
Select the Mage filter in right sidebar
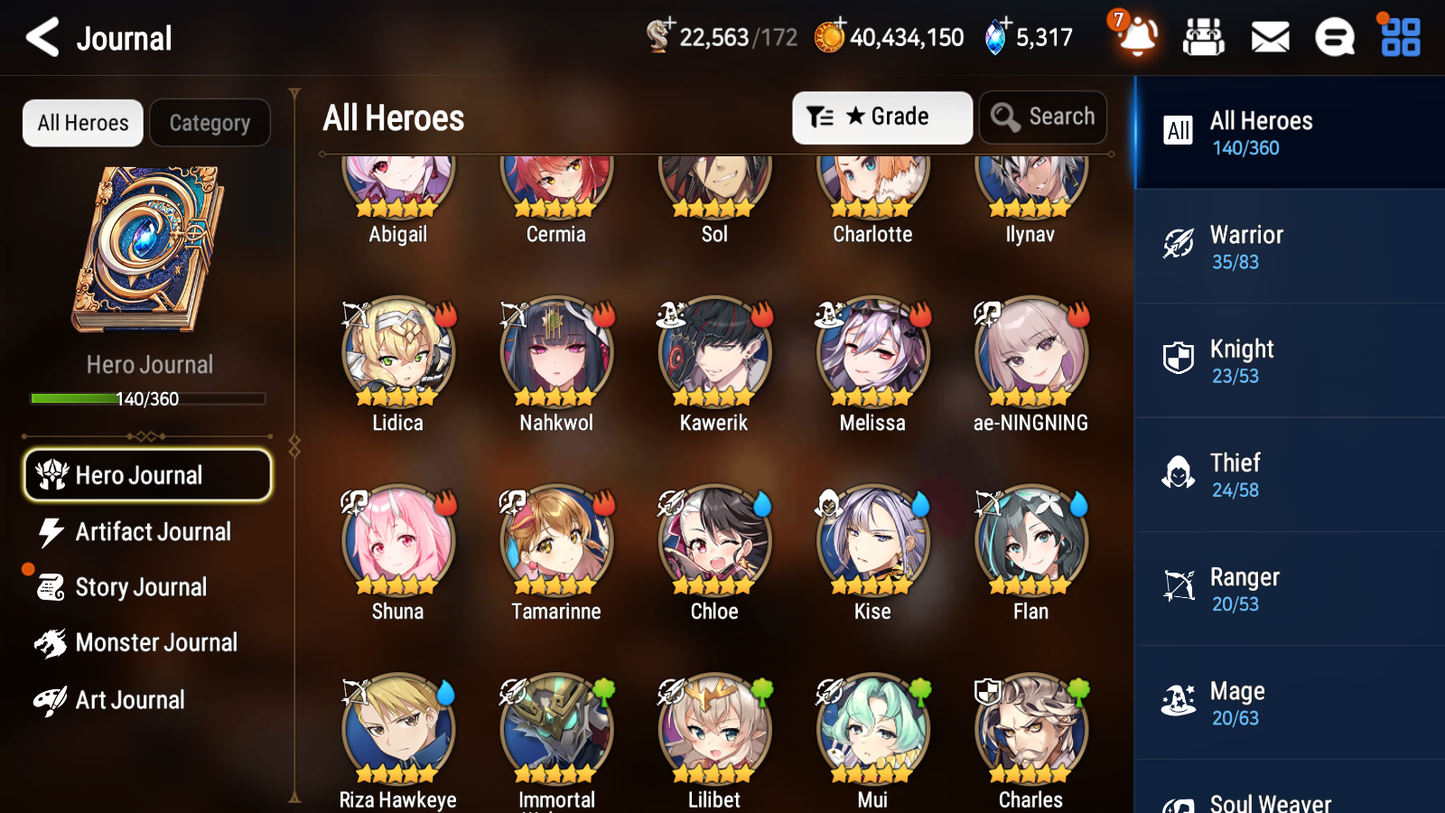(1289, 702)
